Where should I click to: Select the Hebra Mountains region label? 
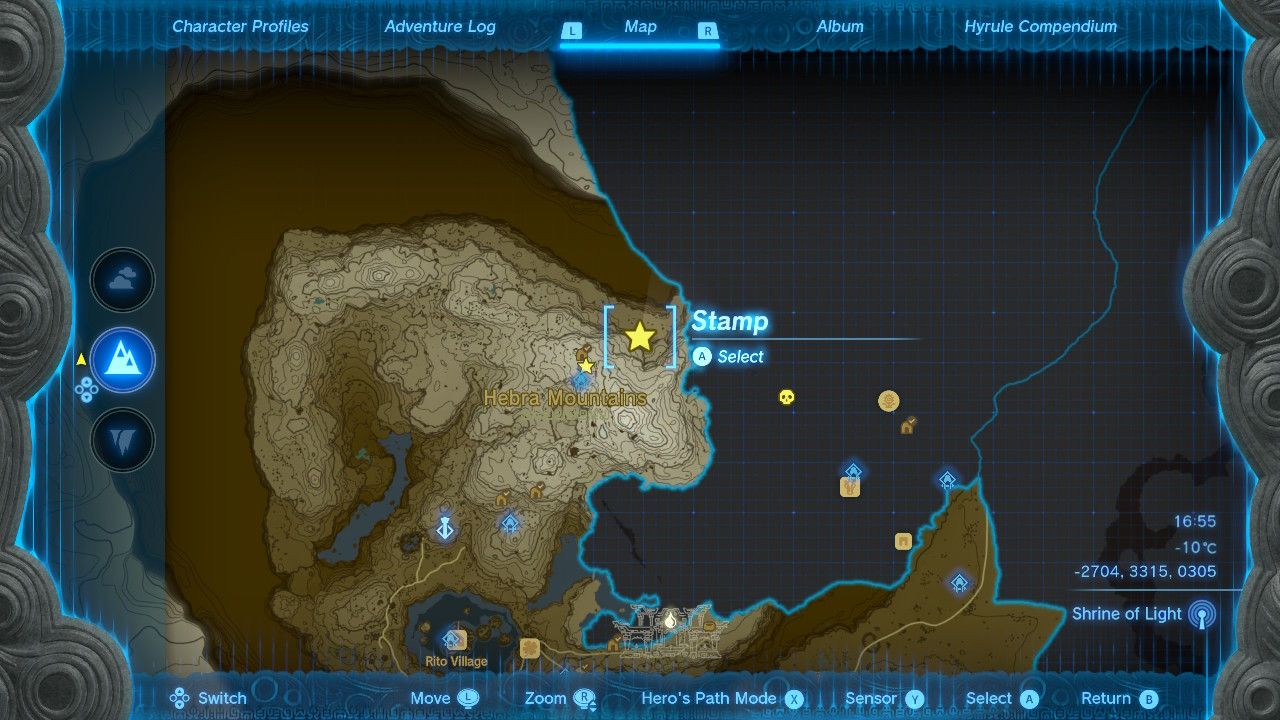coord(565,398)
